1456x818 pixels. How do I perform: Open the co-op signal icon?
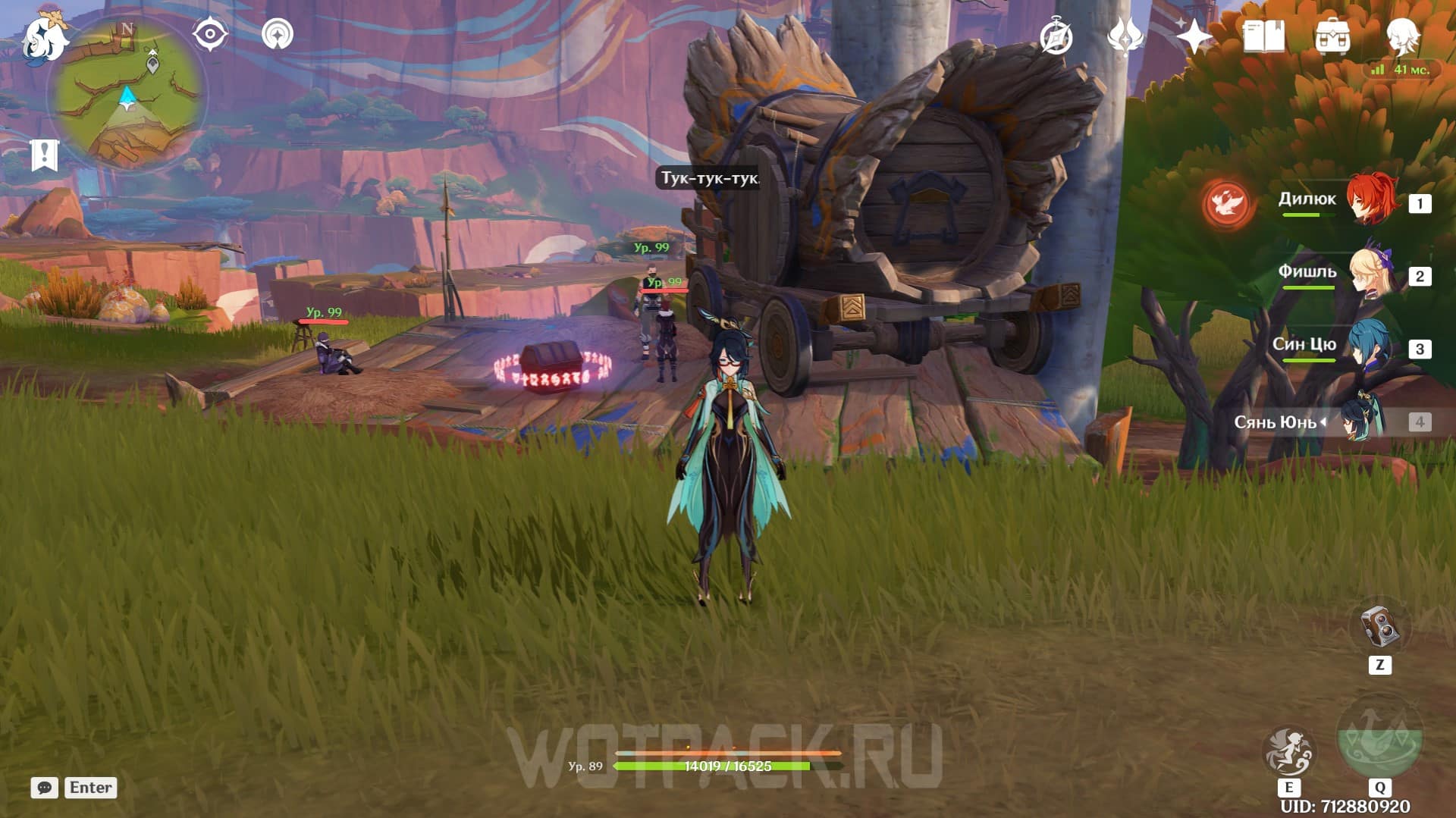[x=278, y=34]
